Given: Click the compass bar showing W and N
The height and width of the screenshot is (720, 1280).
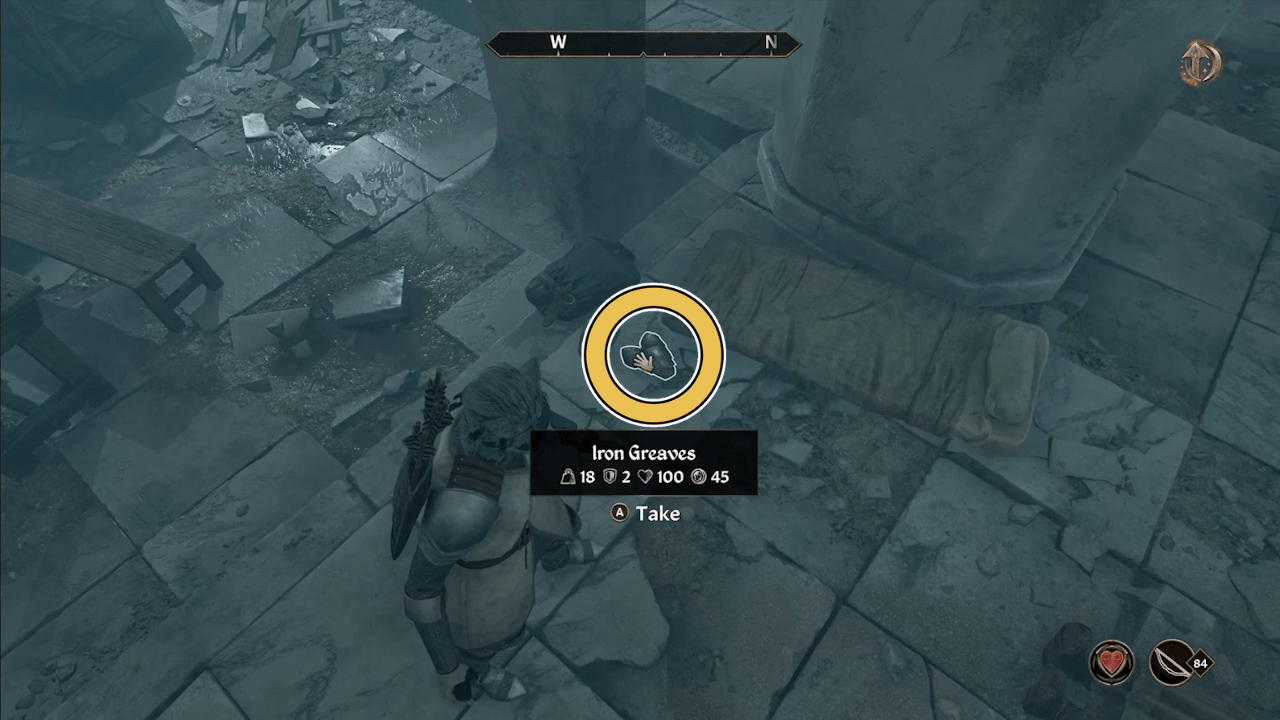Looking at the screenshot, I should coord(643,43).
